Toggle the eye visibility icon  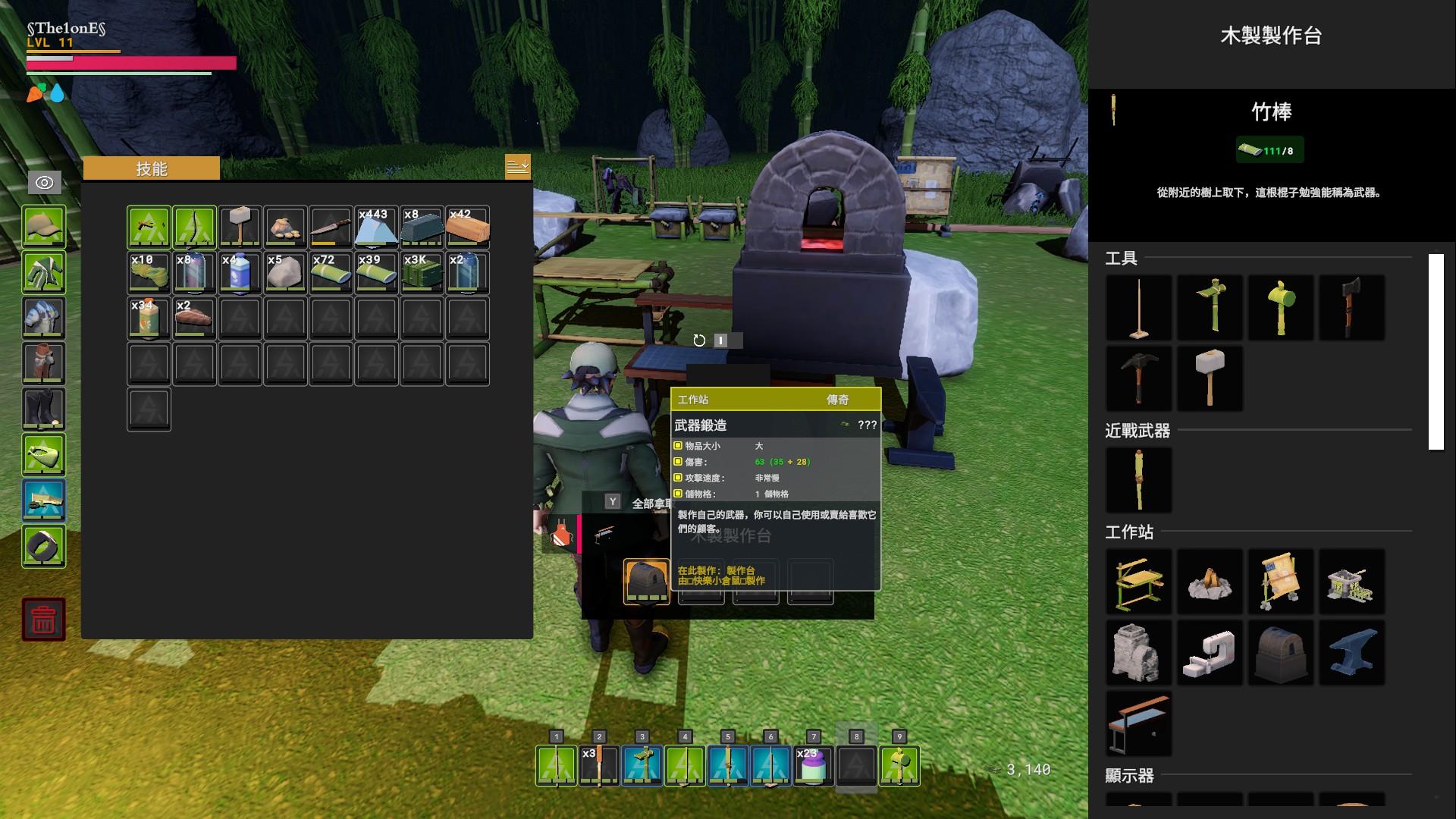pyautogui.click(x=44, y=183)
